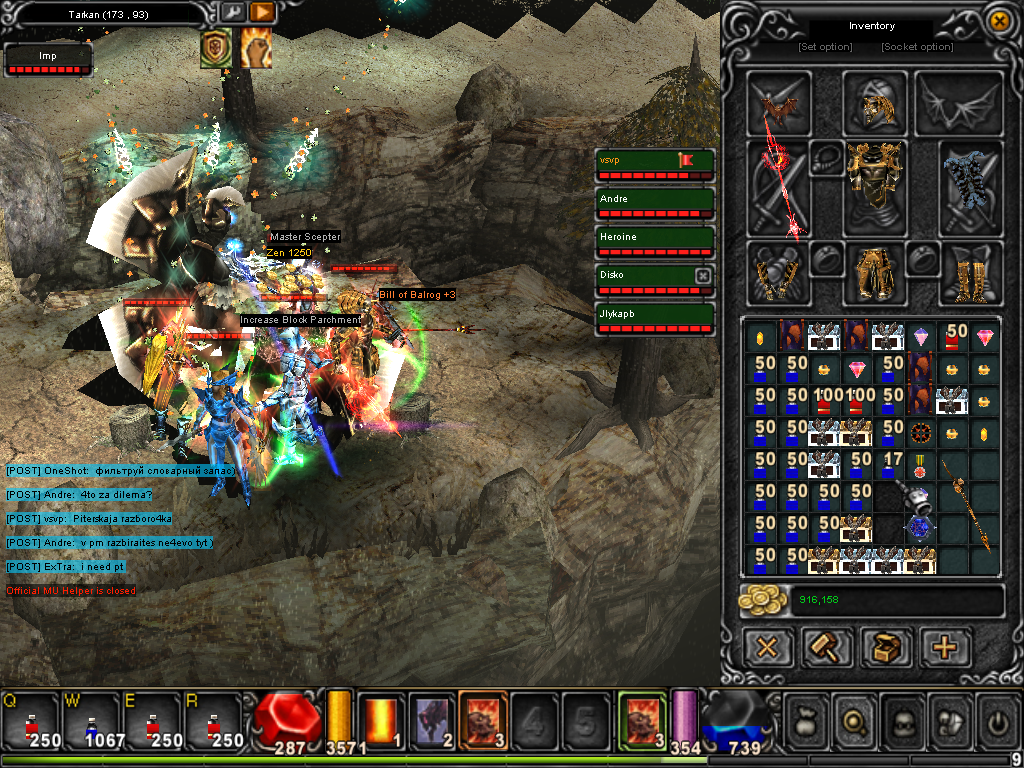Click the plus button below the inventory
This screenshot has width=1024, height=768.
[x=944, y=646]
